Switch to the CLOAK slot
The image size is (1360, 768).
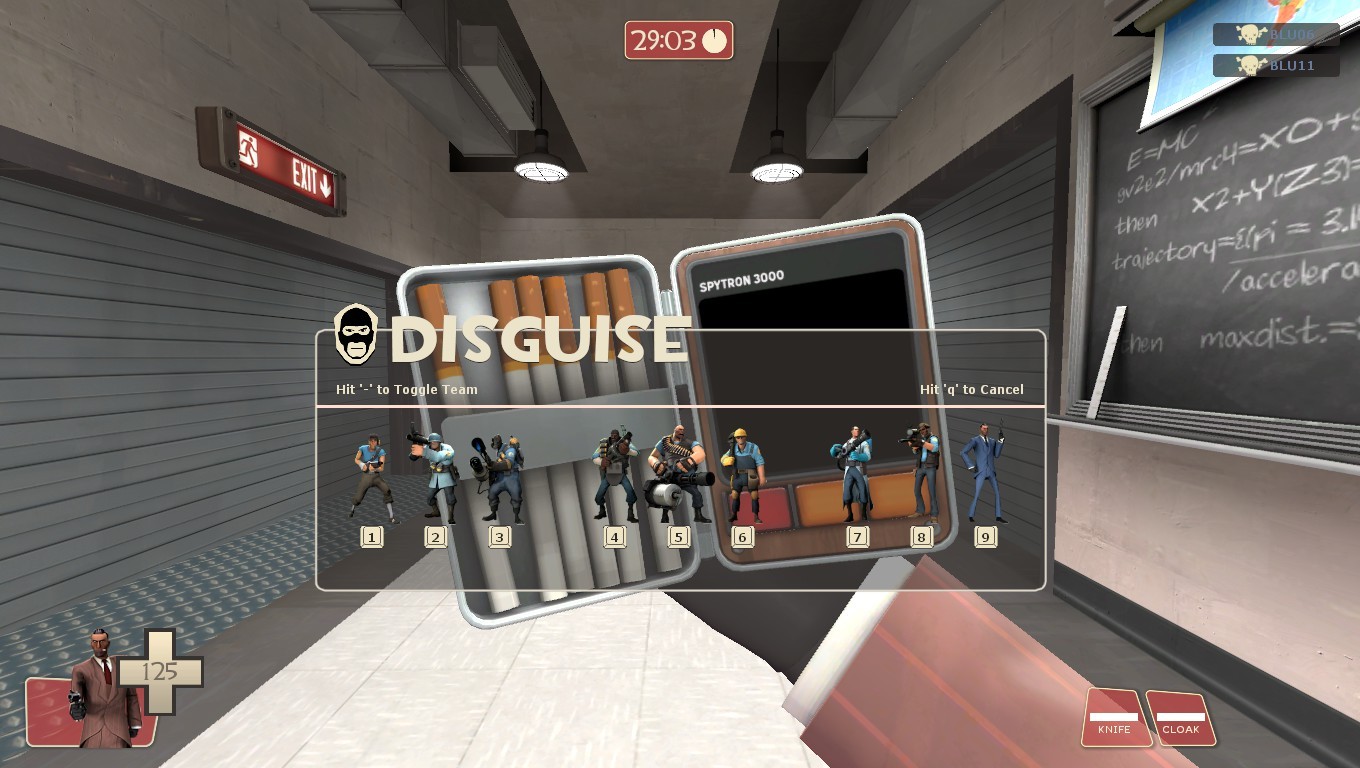coord(1181,730)
